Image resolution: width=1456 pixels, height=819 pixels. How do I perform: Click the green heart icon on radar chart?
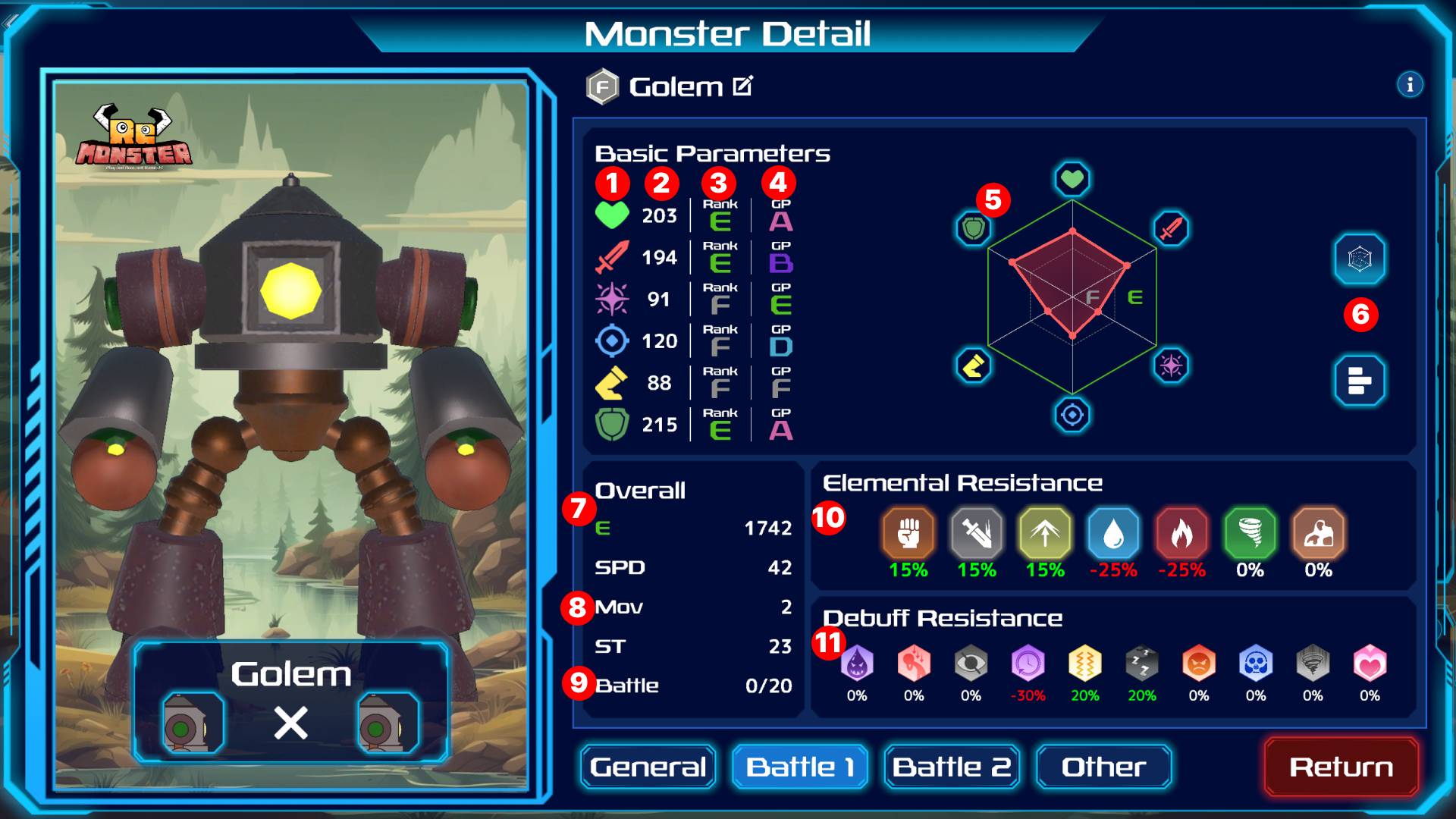1072,179
